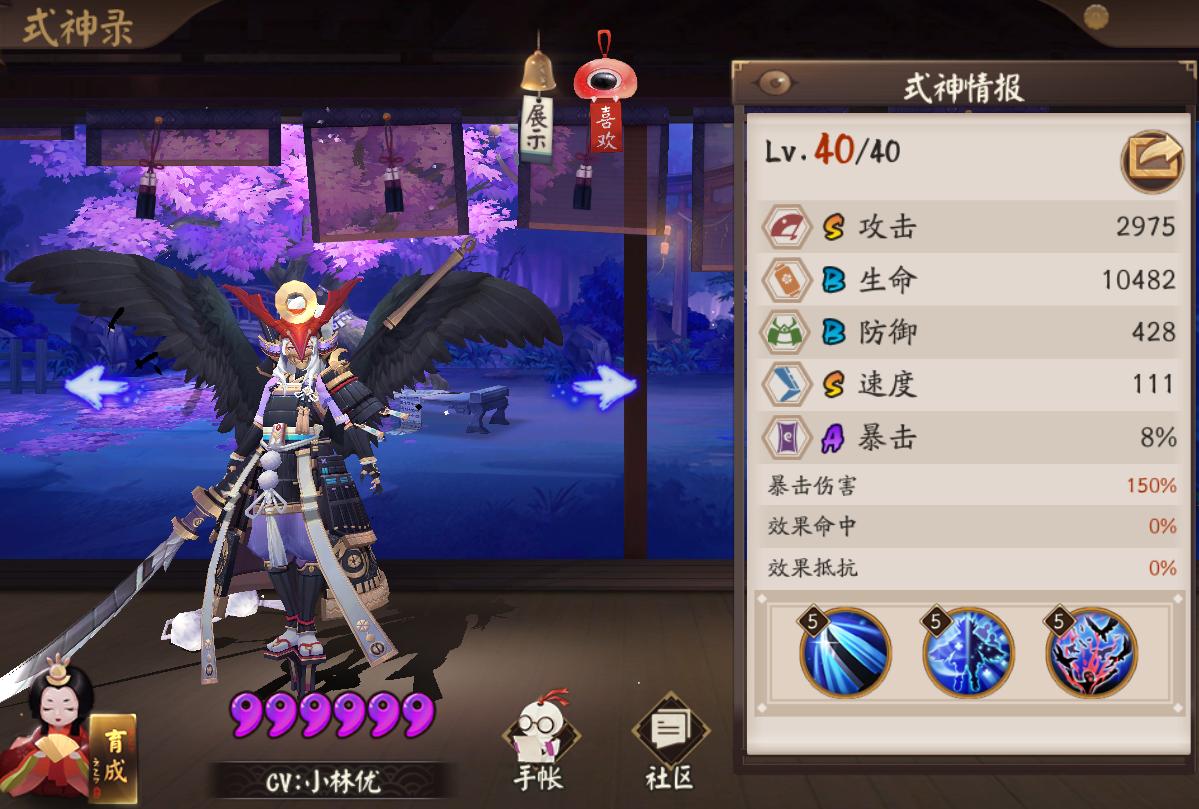Select the 暴击 critical stat row
Image resolution: width=1199 pixels, height=809 pixels.
(969, 438)
